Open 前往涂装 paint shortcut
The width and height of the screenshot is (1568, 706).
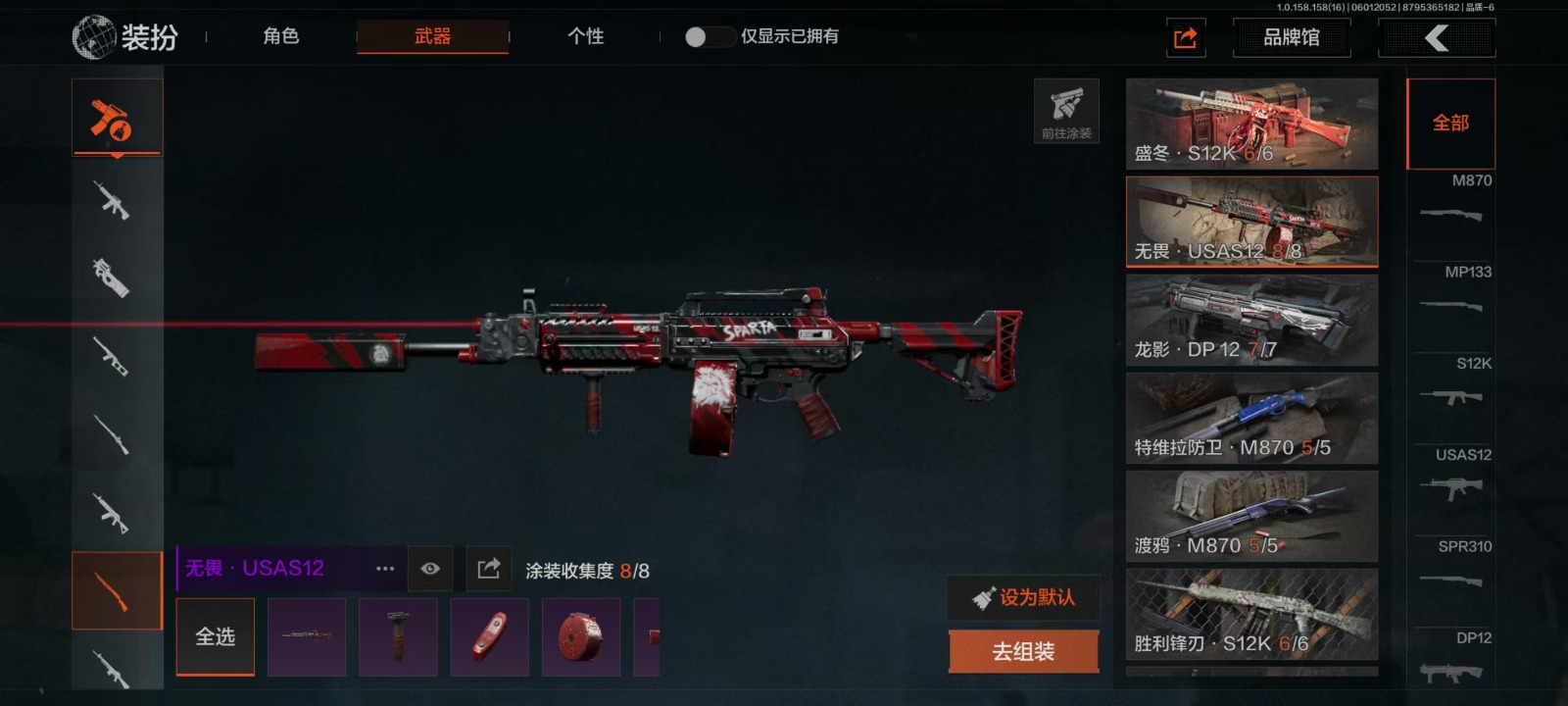coord(1066,111)
